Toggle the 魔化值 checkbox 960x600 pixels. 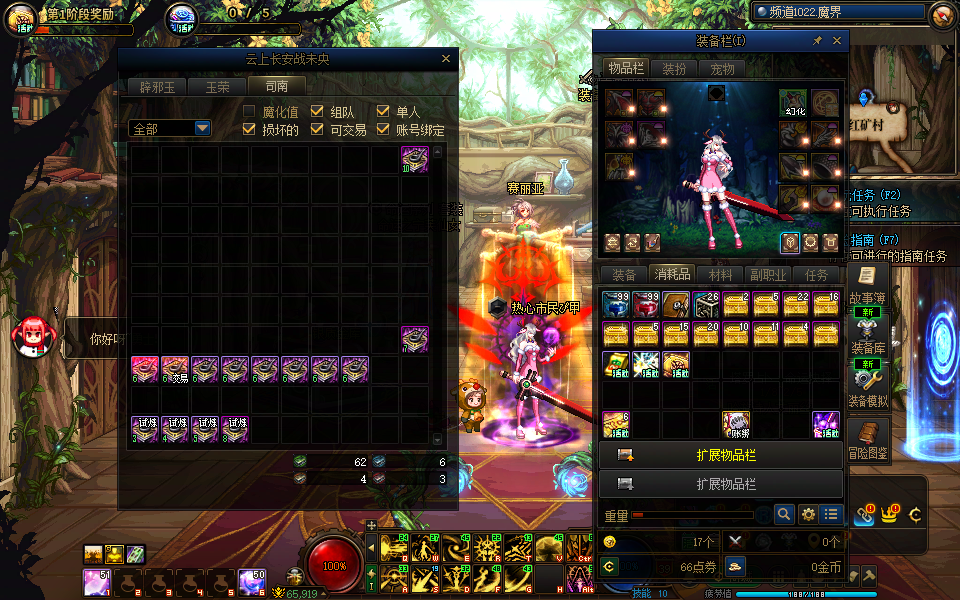click(x=250, y=112)
